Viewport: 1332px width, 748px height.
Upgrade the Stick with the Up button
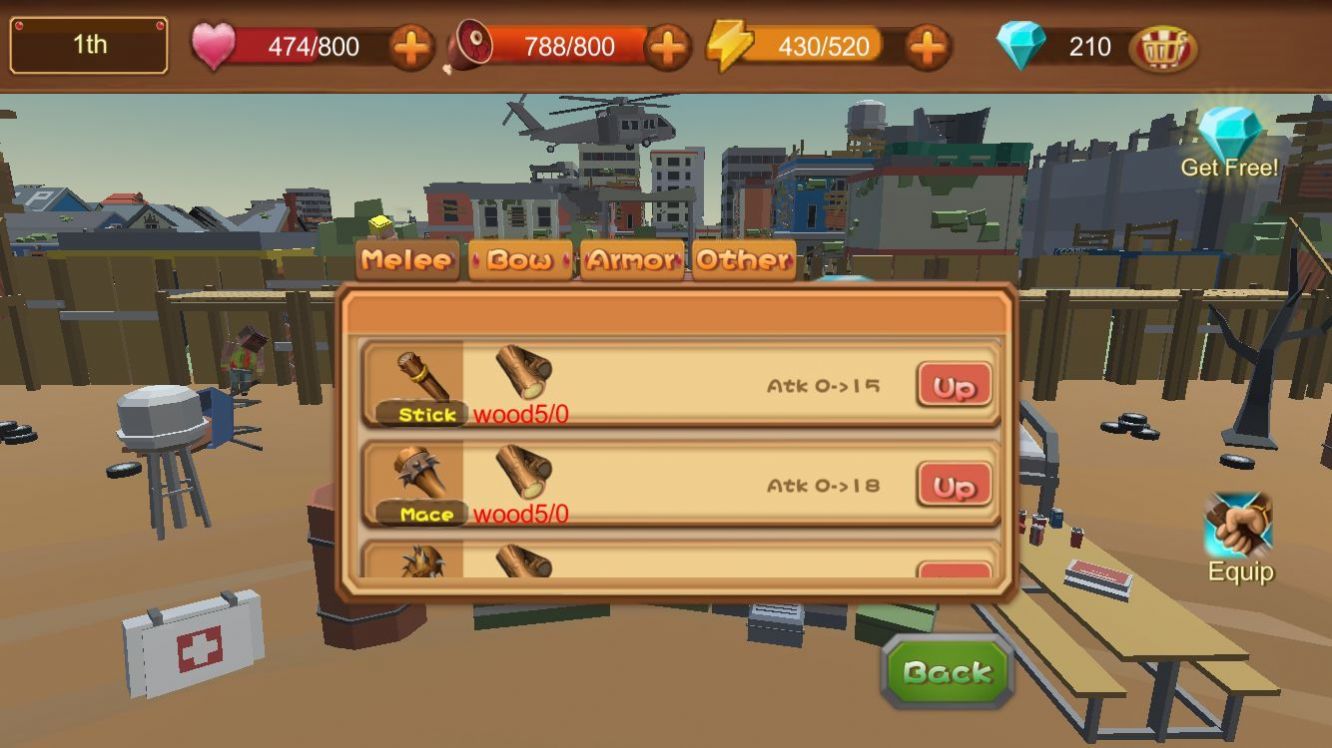(x=954, y=386)
